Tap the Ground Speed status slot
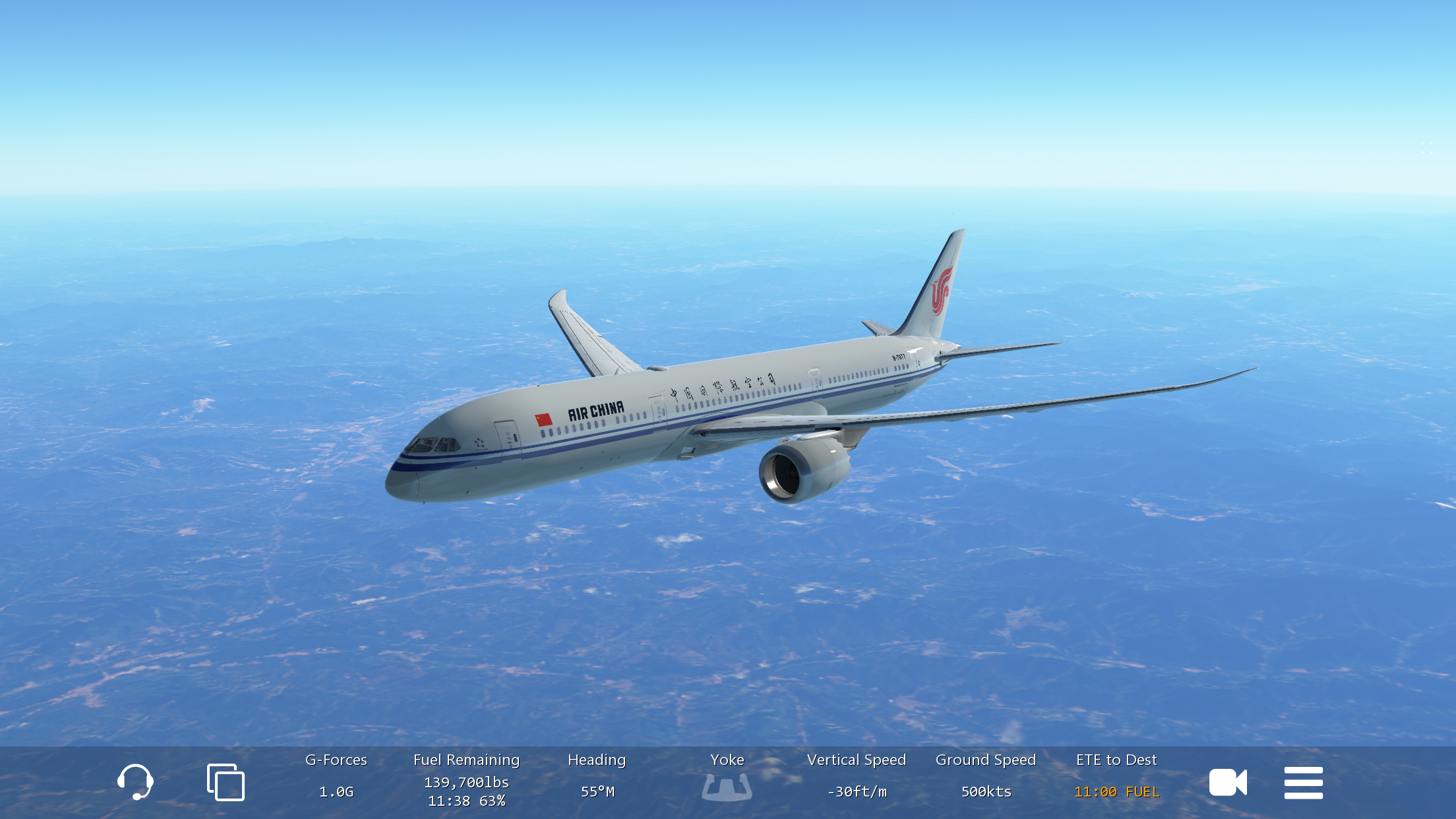This screenshot has height=819, width=1456. [x=986, y=777]
